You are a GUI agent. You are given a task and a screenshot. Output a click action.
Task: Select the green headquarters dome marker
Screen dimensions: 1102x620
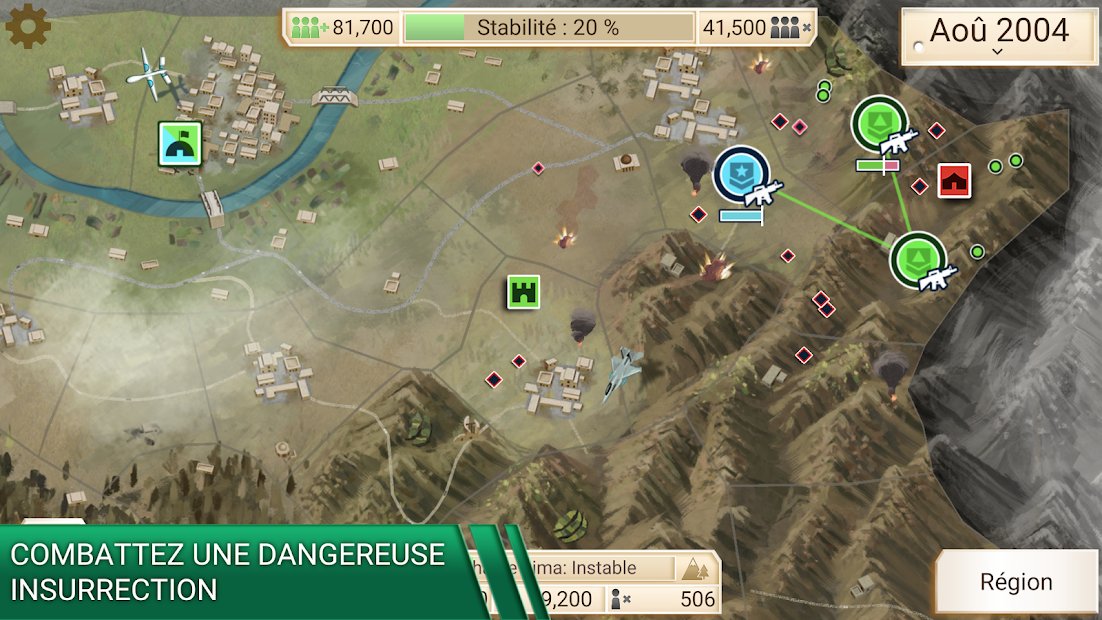pyautogui.click(x=181, y=144)
